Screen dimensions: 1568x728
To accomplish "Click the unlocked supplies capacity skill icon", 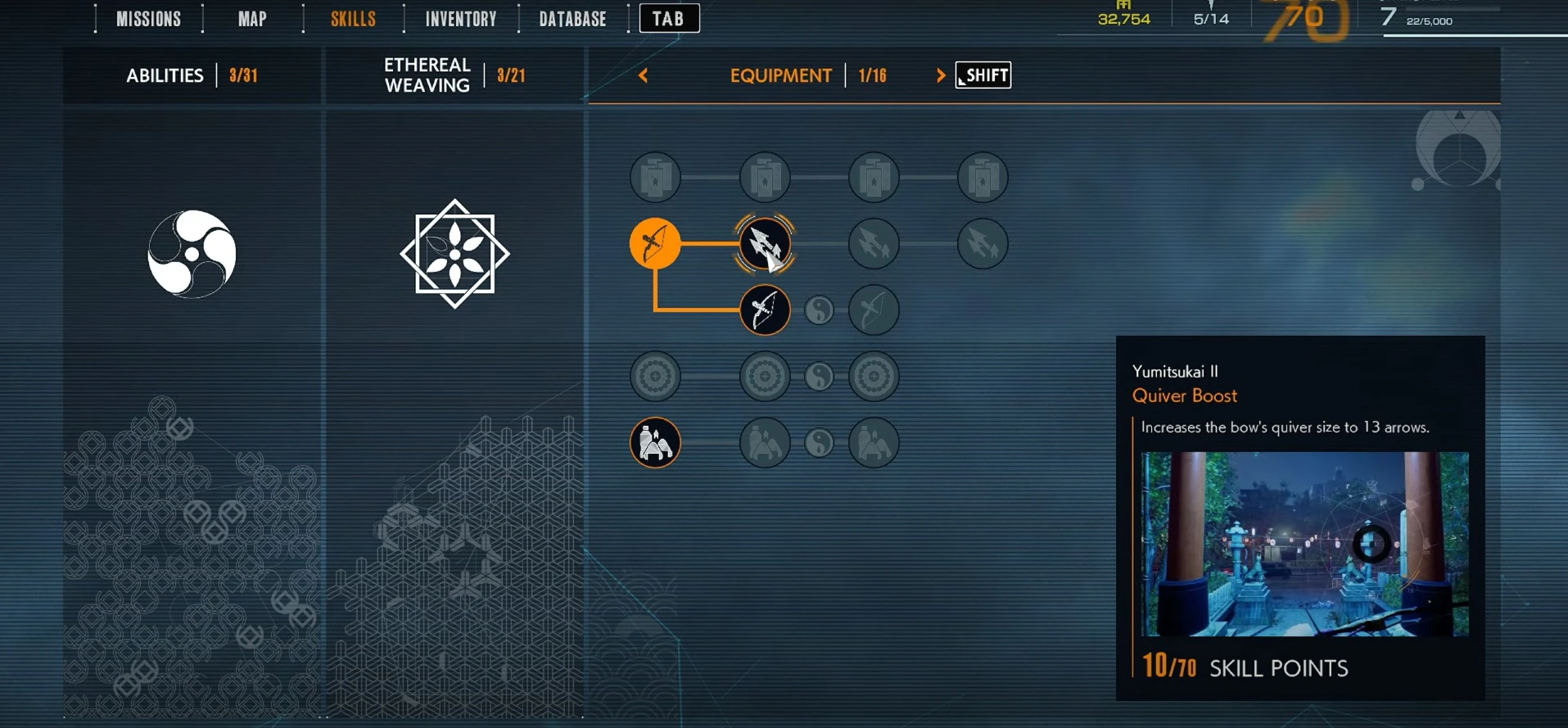I will click(x=655, y=441).
